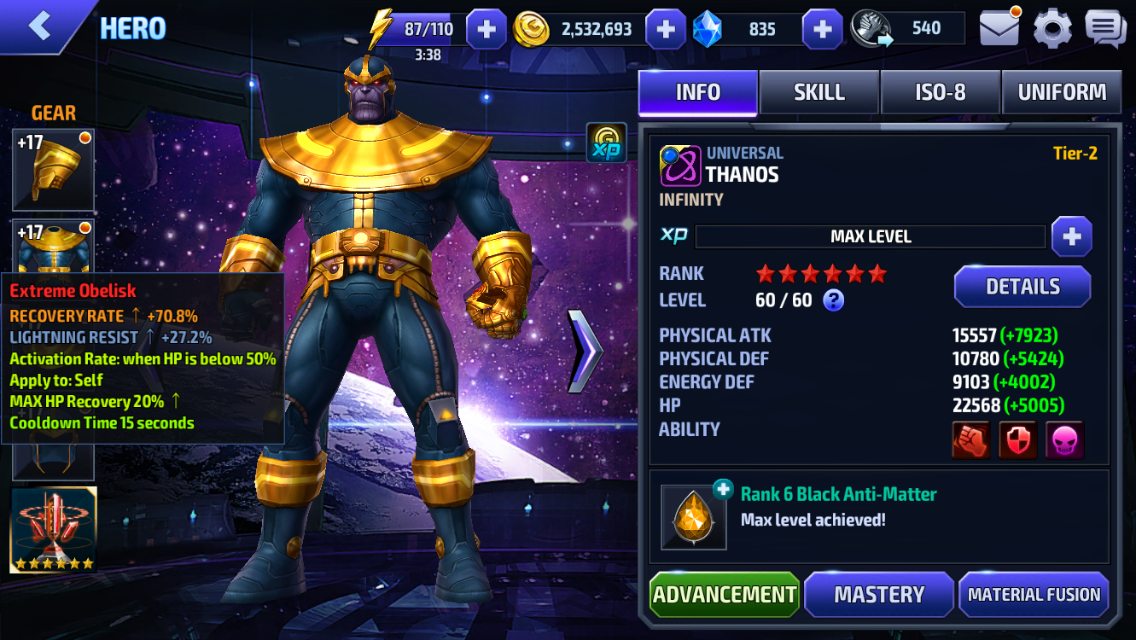Image resolution: width=1136 pixels, height=640 pixels.
Task: Open the gear settings icon
Action: pyautogui.click(x=1052, y=28)
